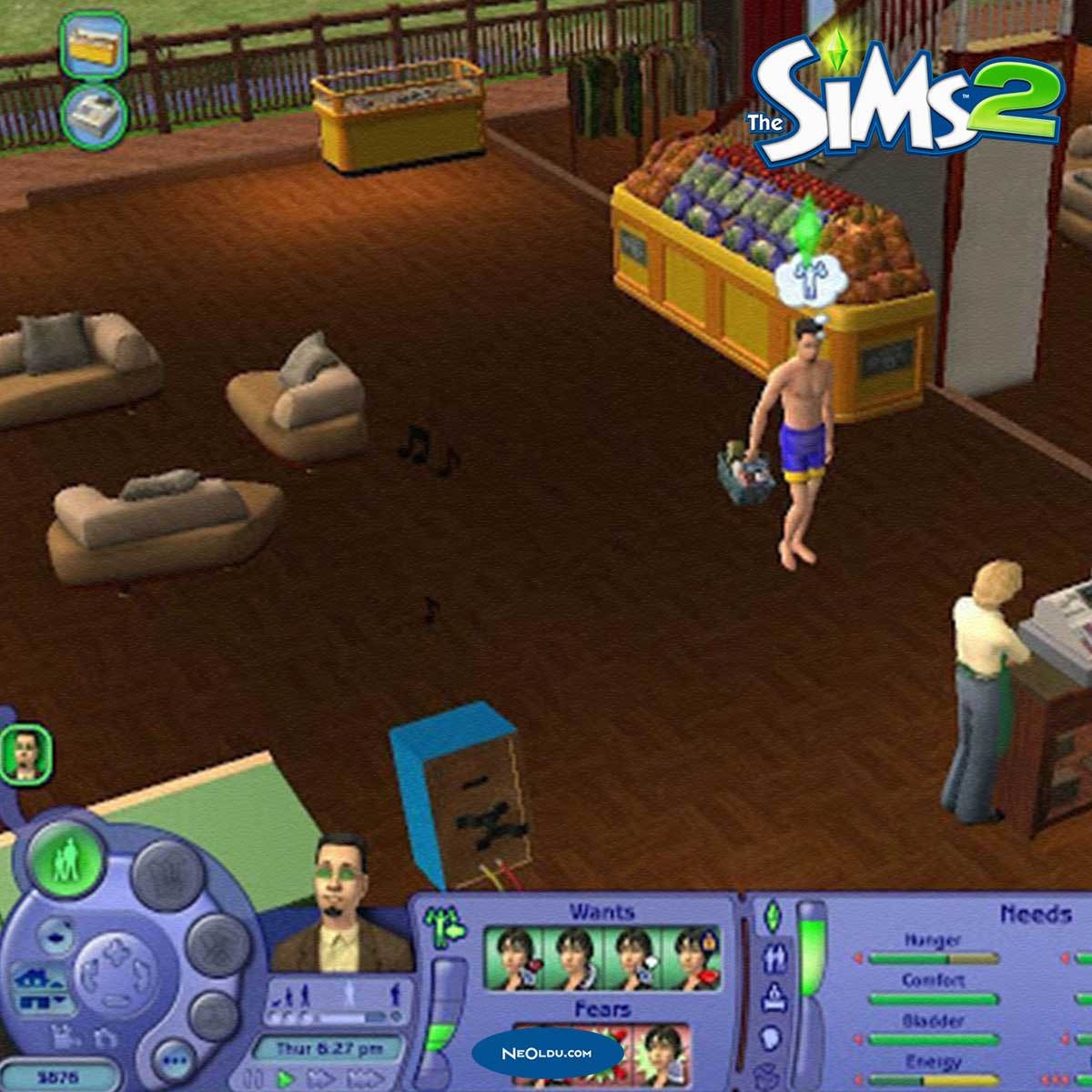This screenshot has width=1092, height=1092.
Task: Resume play at normal speed
Action: pyautogui.click(x=286, y=1080)
